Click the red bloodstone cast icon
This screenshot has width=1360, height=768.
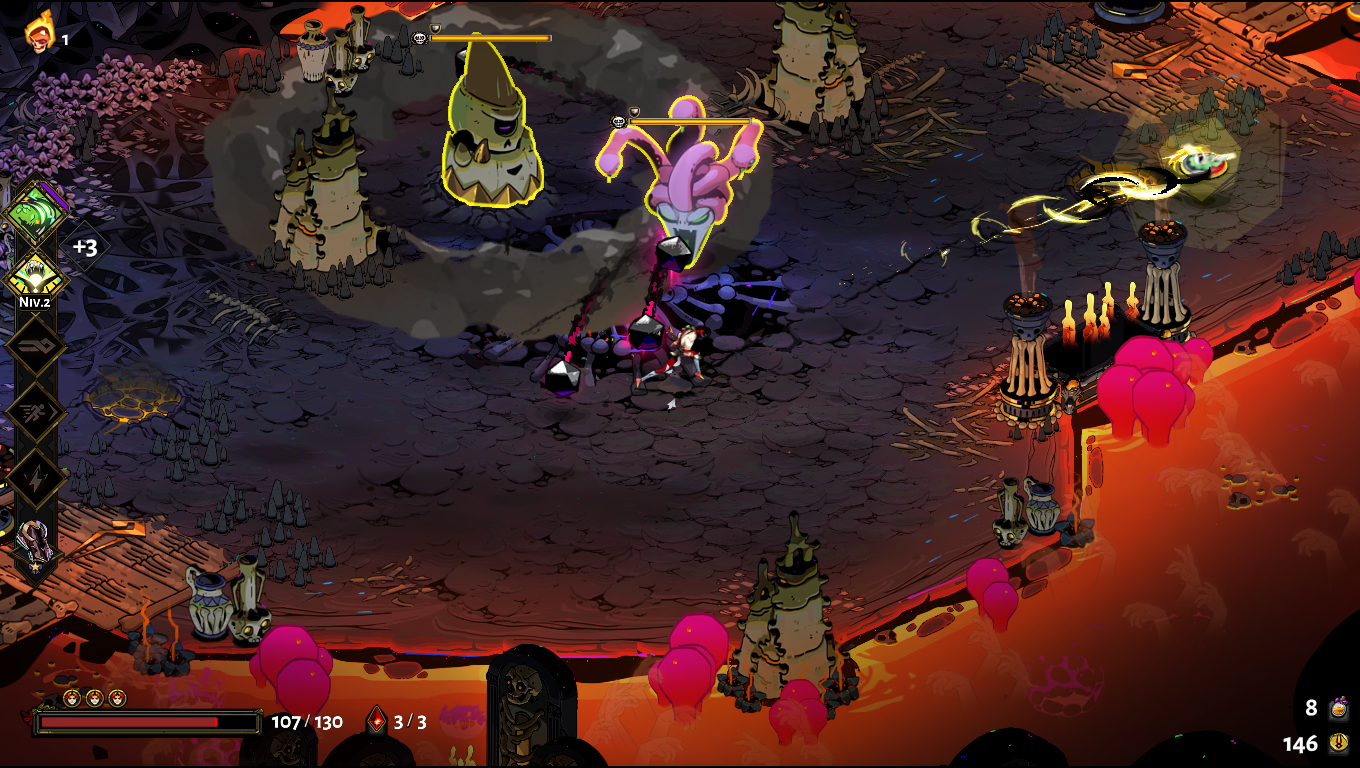click(377, 721)
